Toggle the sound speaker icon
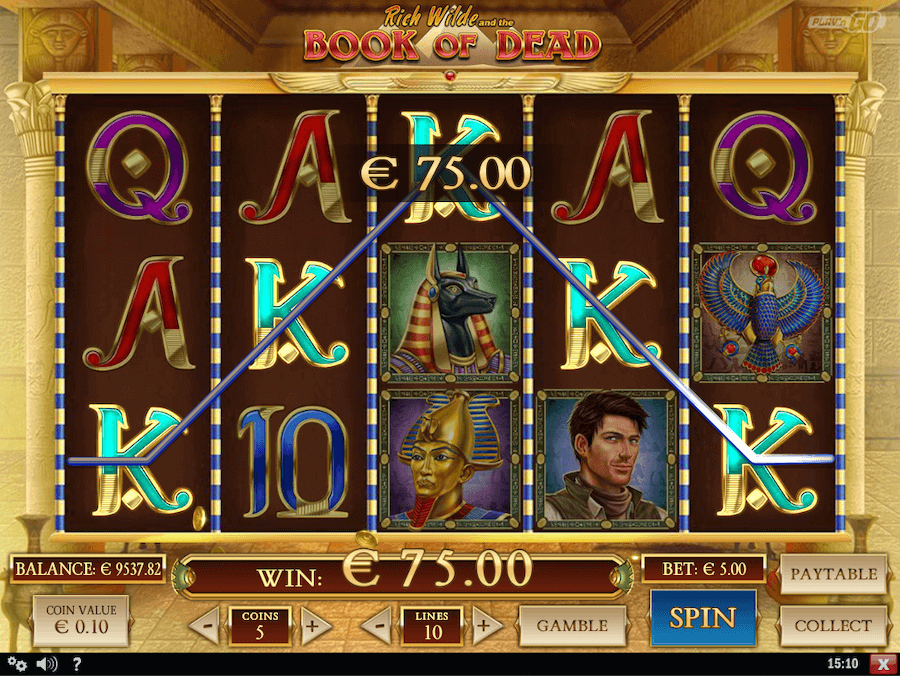Viewport: 900px width, 676px height. click(x=46, y=663)
